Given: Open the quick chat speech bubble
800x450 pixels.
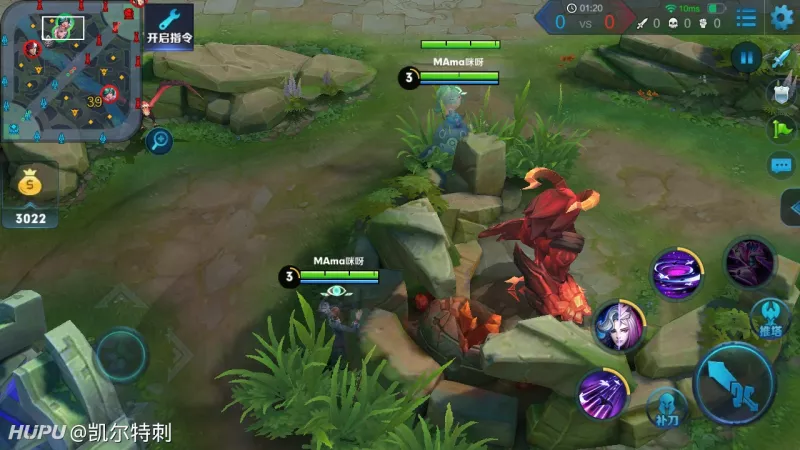Looking at the screenshot, I should coord(781,165).
